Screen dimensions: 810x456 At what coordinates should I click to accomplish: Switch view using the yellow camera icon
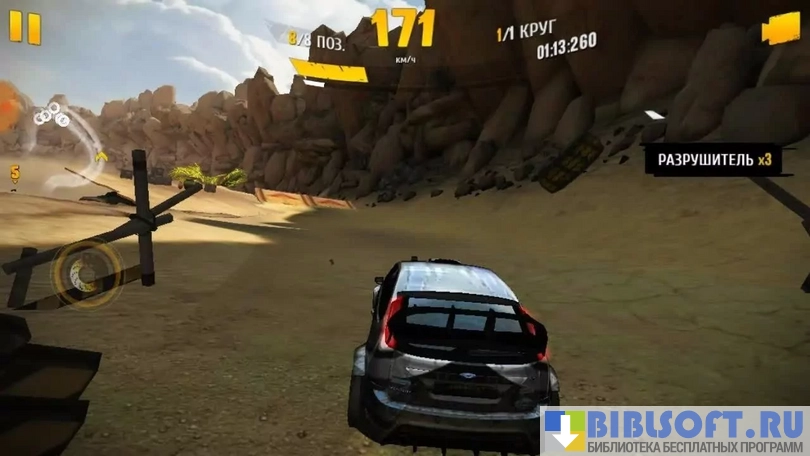pos(780,30)
